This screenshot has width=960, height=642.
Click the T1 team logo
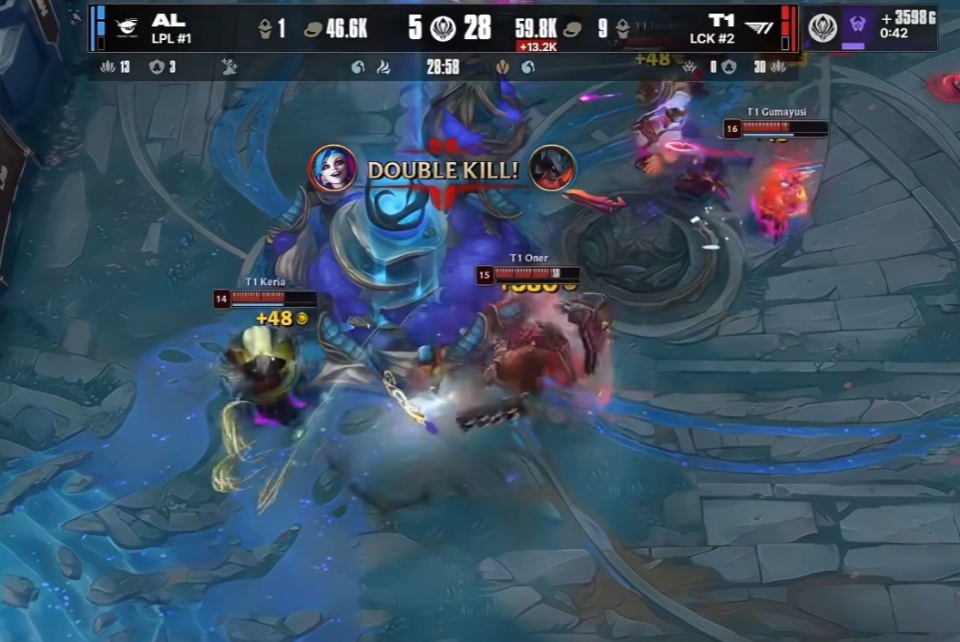[759, 27]
